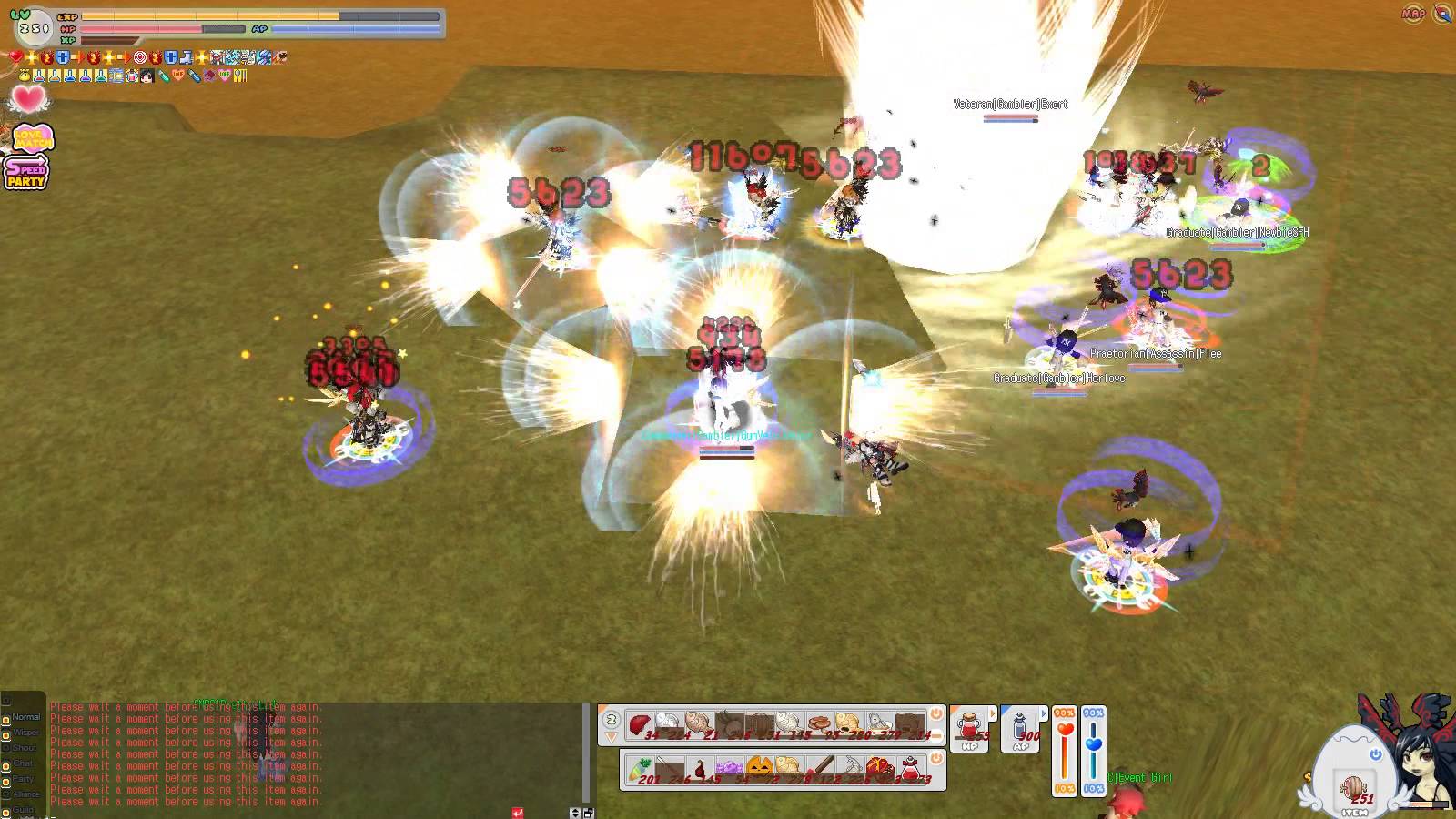Use the red gift box item
The image size is (1456, 819).
880,769
